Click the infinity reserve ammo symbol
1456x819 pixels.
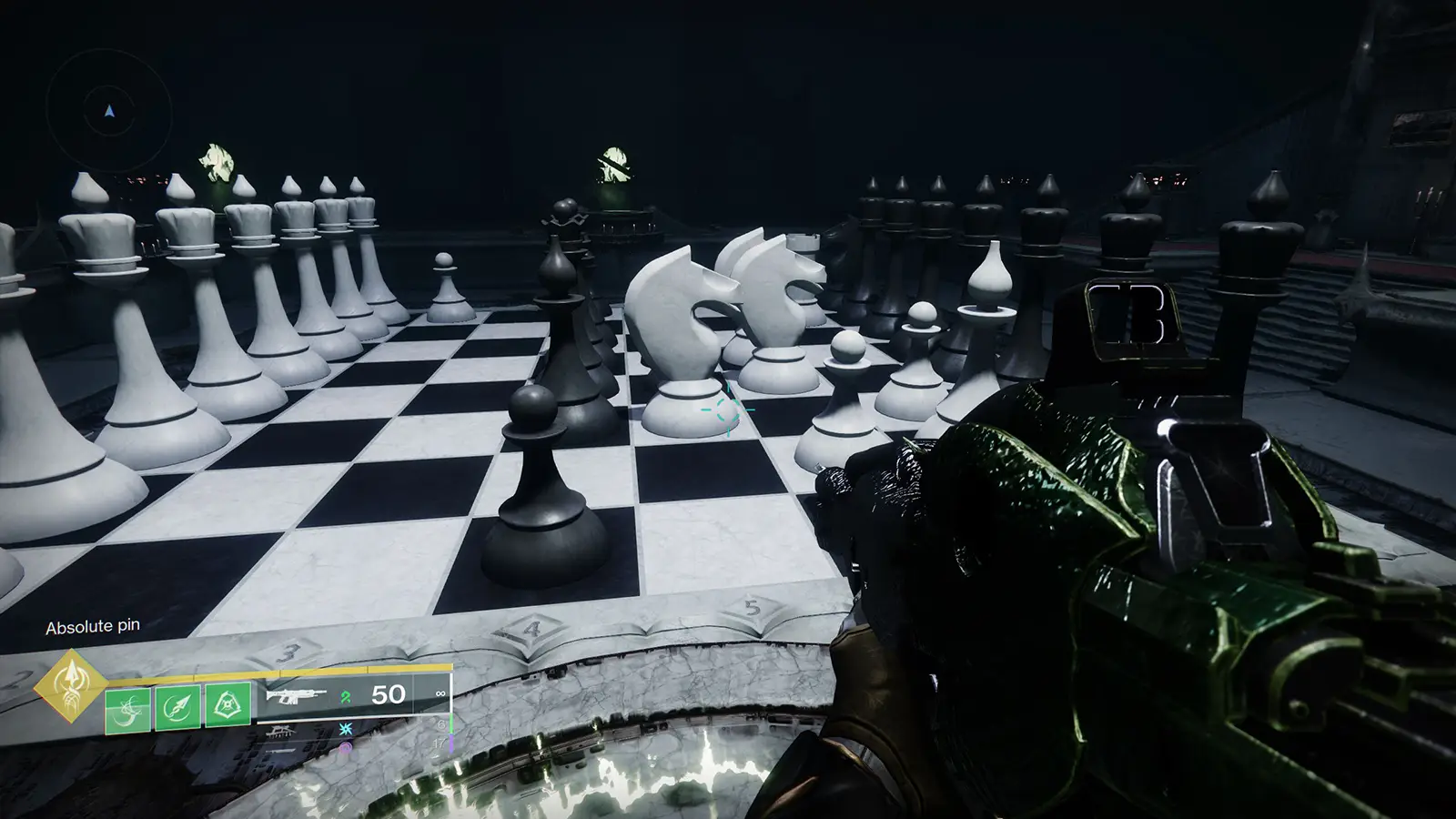[441, 693]
